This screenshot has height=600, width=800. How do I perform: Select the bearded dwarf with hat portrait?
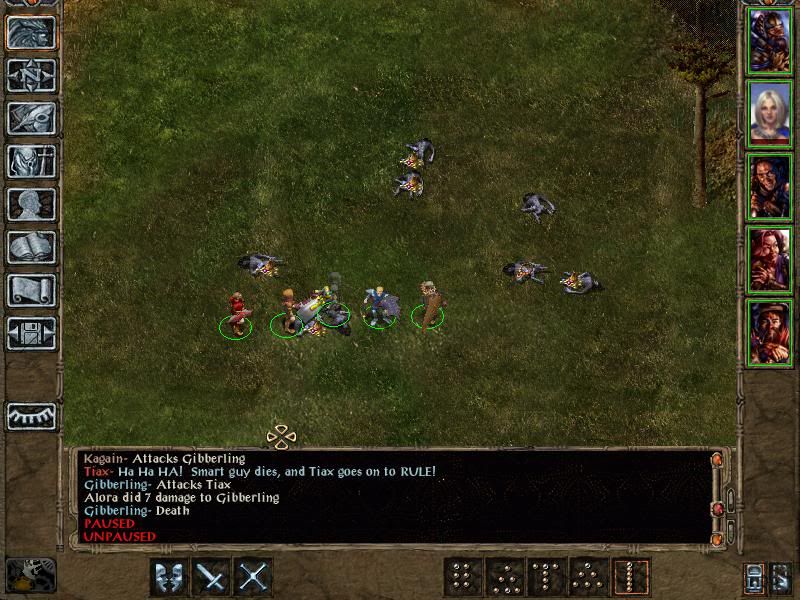[x=770, y=332]
